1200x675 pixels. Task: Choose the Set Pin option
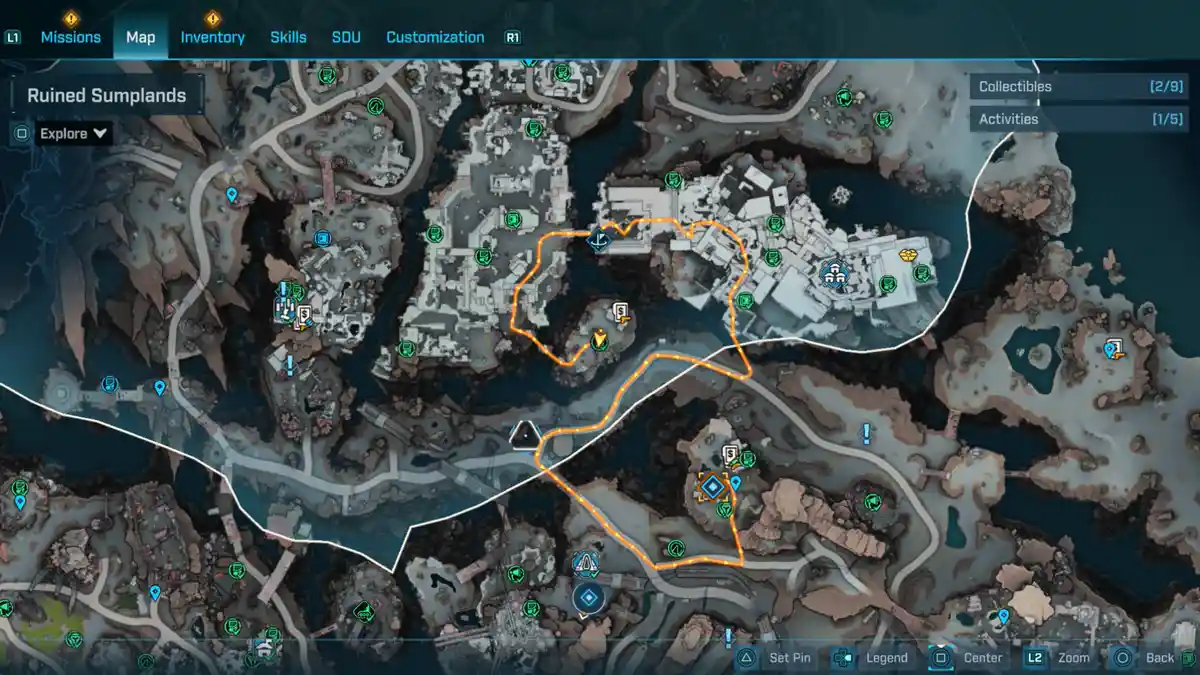(780, 658)
